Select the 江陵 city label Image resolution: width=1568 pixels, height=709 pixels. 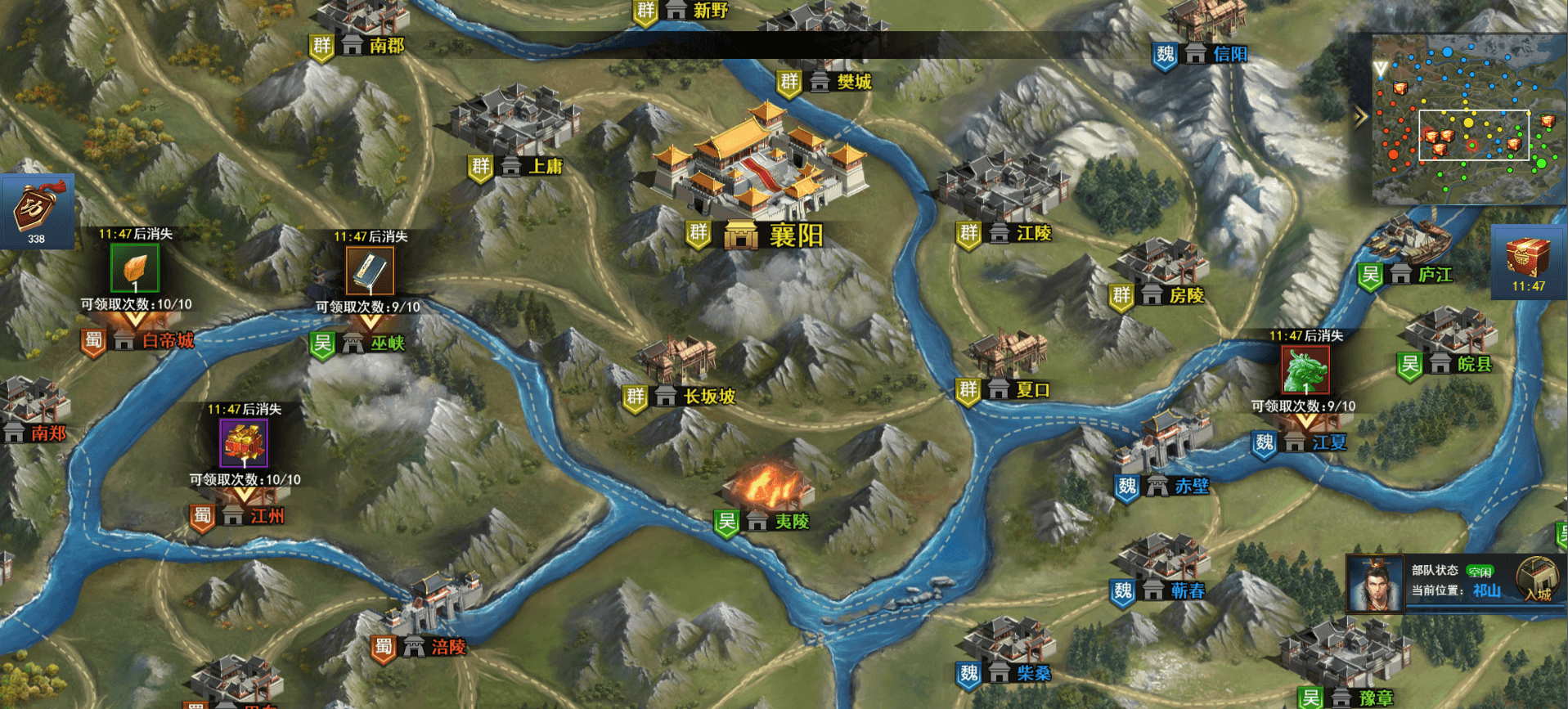pyautogui.click(x=1033, y=234)
